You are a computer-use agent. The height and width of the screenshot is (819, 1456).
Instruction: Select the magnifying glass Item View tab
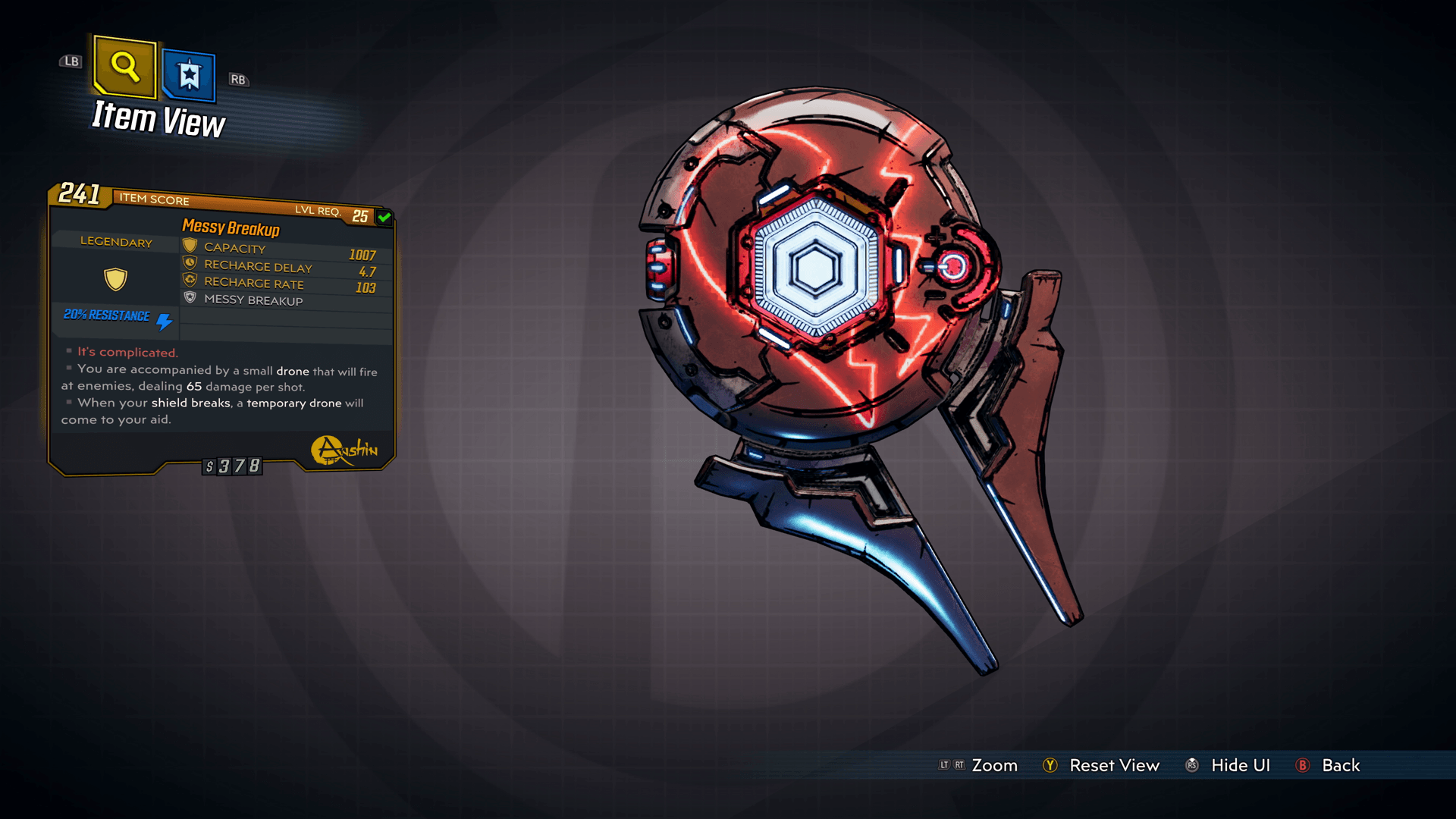point(125,67)
